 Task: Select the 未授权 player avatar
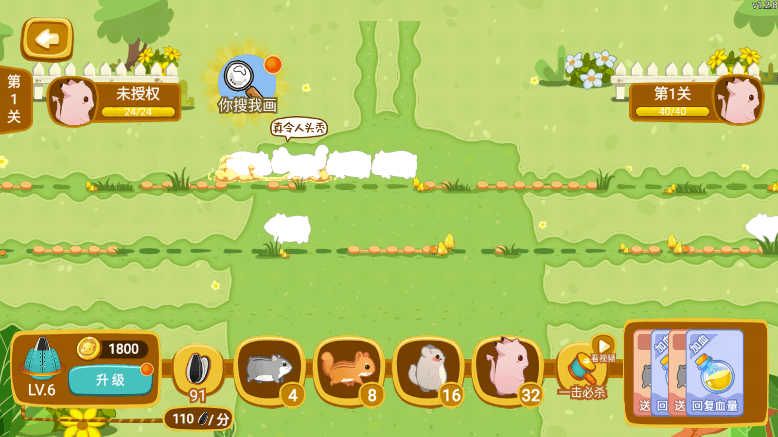pos(72,101)
